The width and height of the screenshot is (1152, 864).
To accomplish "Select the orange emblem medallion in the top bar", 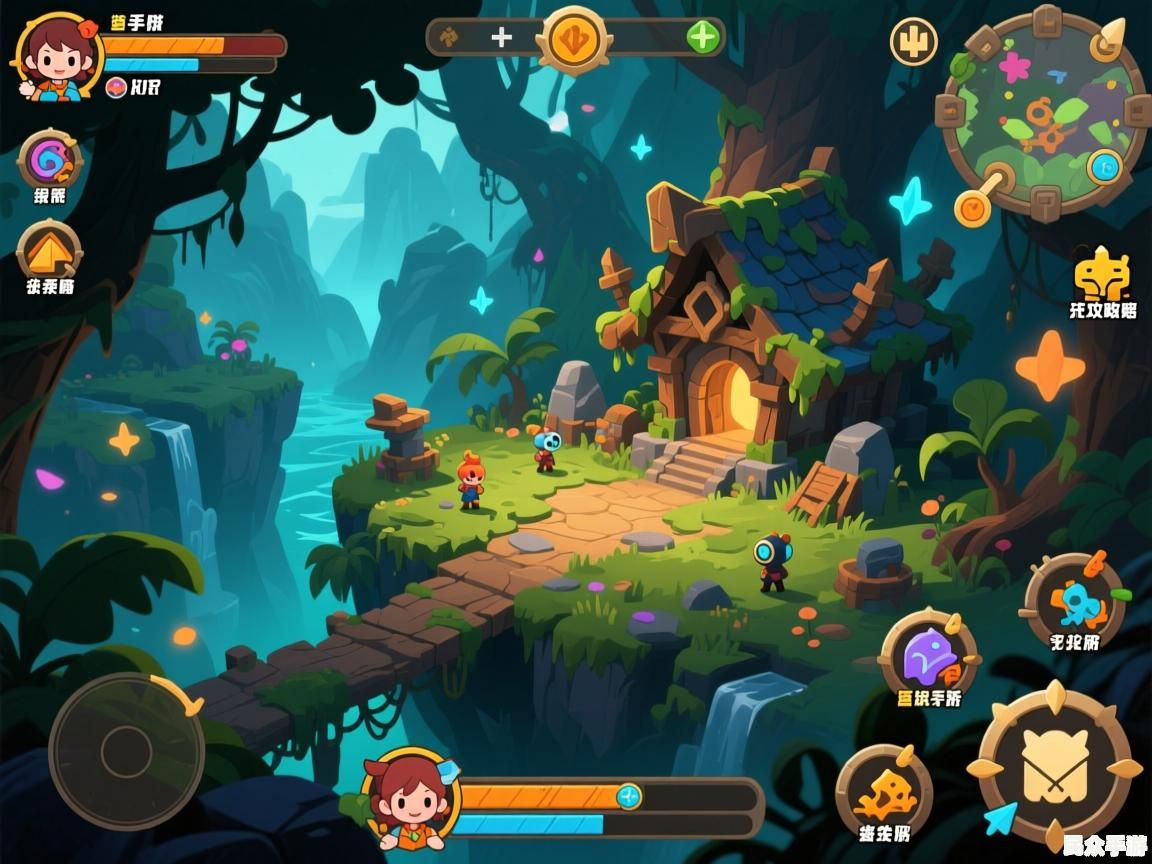I will (x=574, y=39).
